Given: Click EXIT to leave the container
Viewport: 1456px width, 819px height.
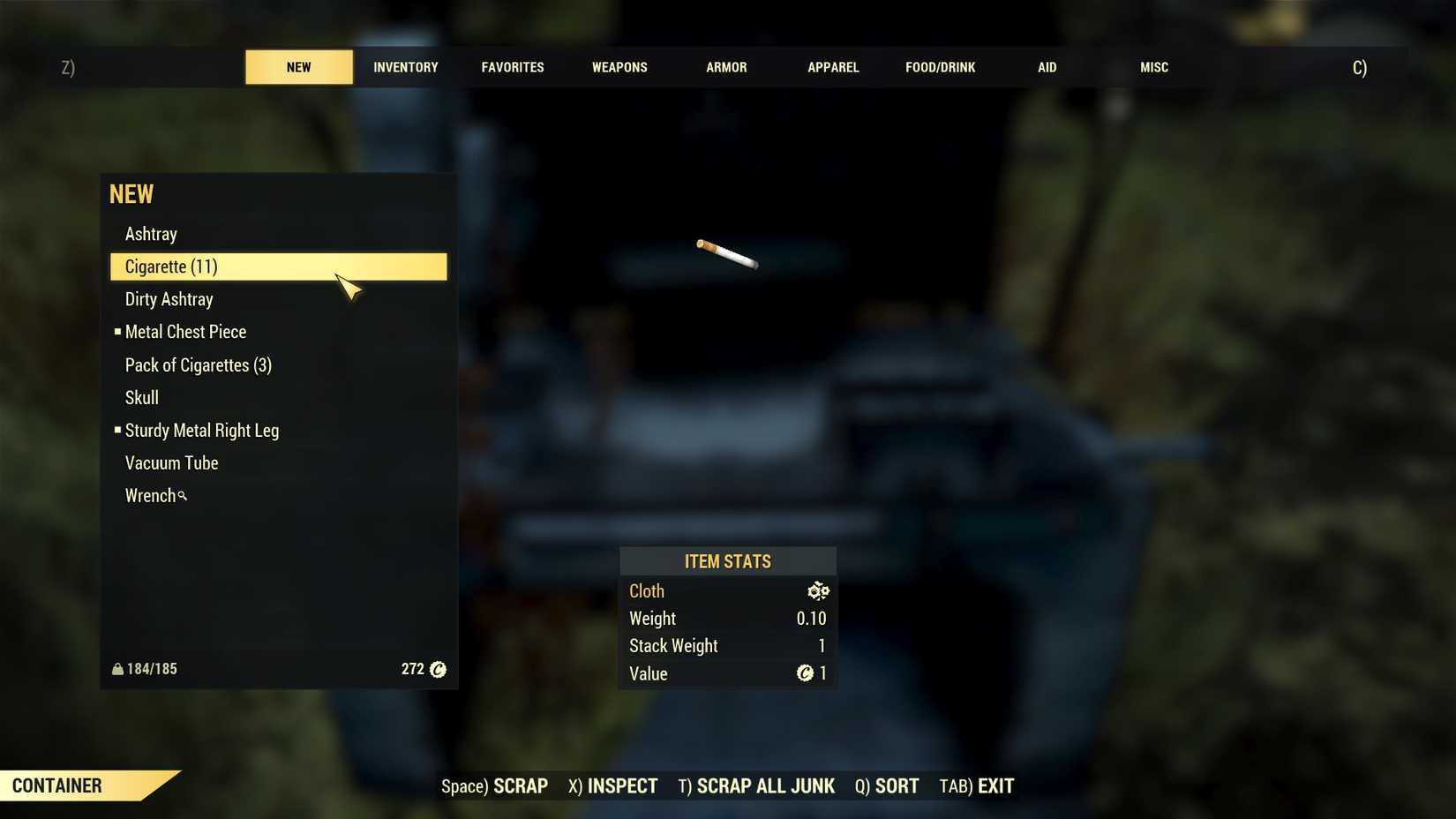Looking at the screenshot, I should tap(993, 785).
